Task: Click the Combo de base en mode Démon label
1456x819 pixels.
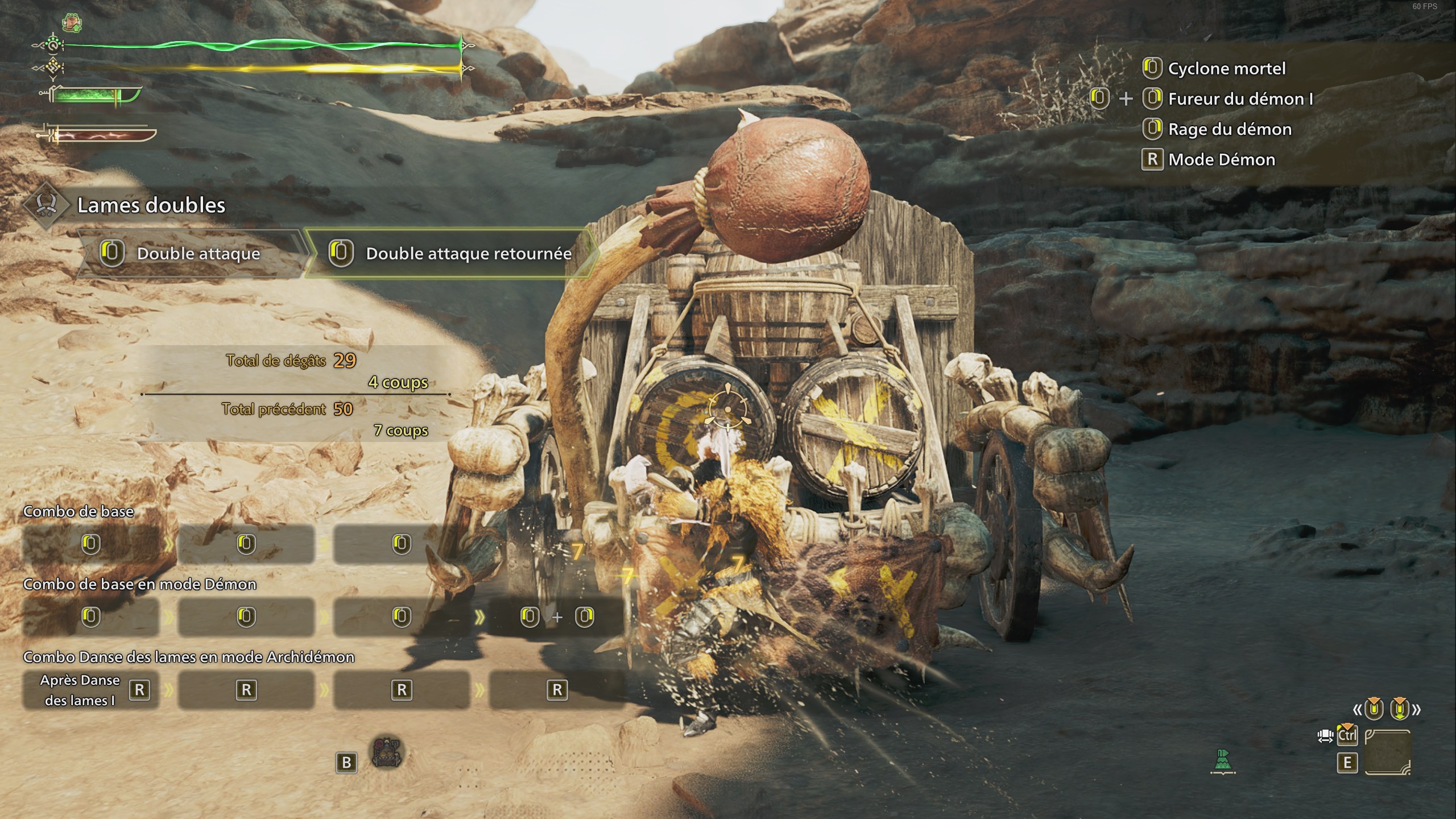Action: point(139,585)
